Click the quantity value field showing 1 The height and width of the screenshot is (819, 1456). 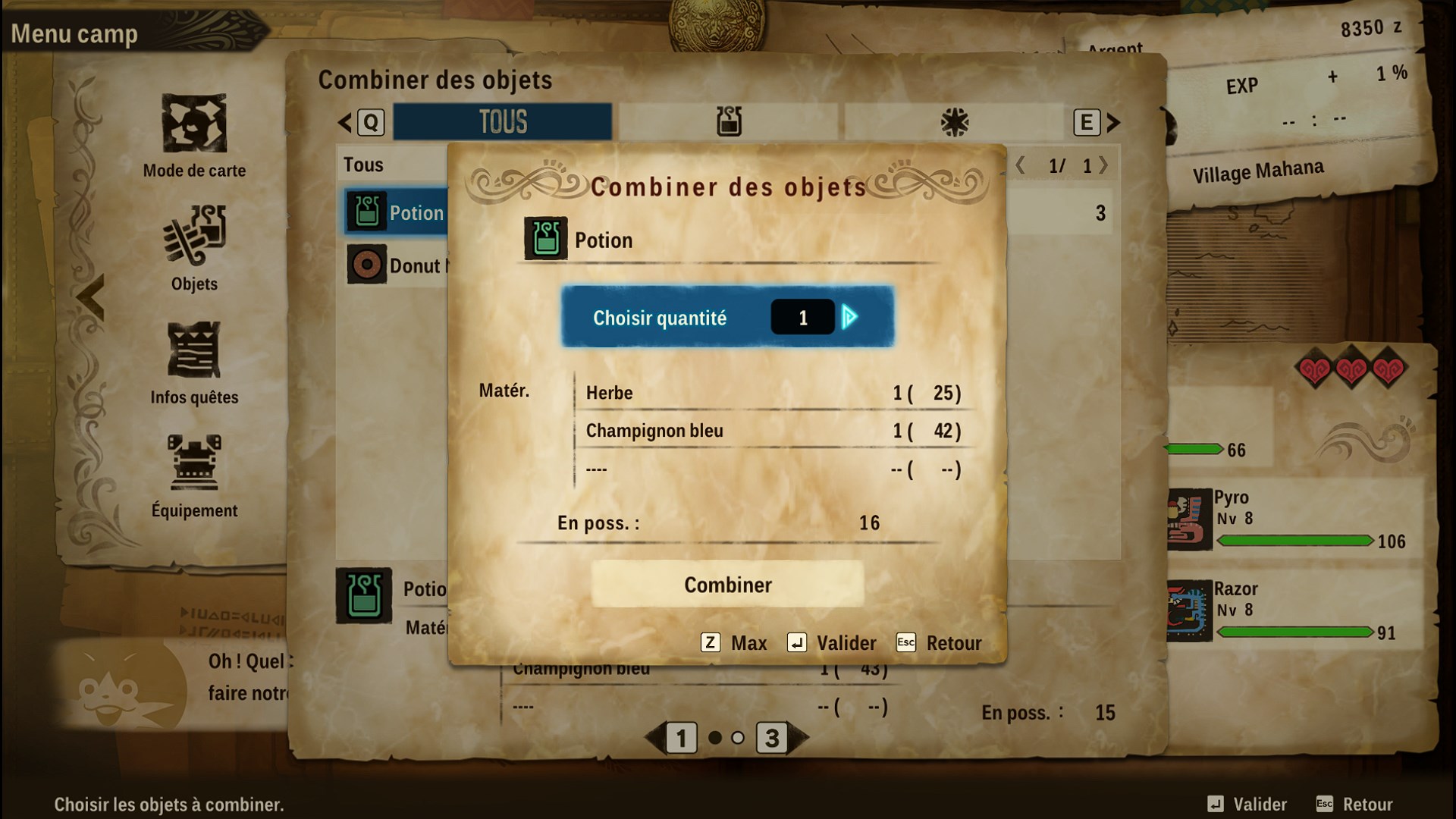(x=802, y=317)
